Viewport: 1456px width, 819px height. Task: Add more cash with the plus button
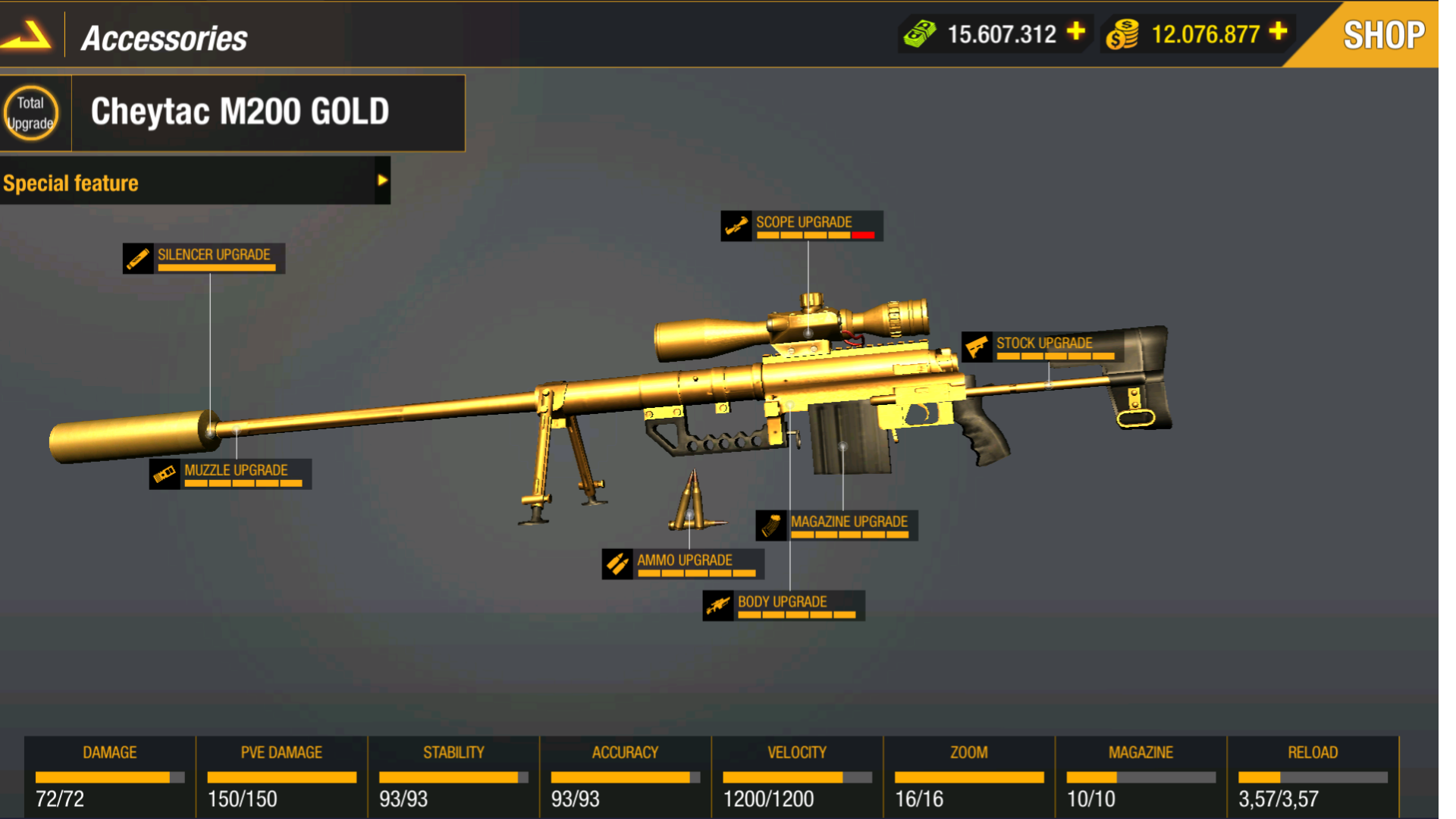click(x=1076, y=32)
